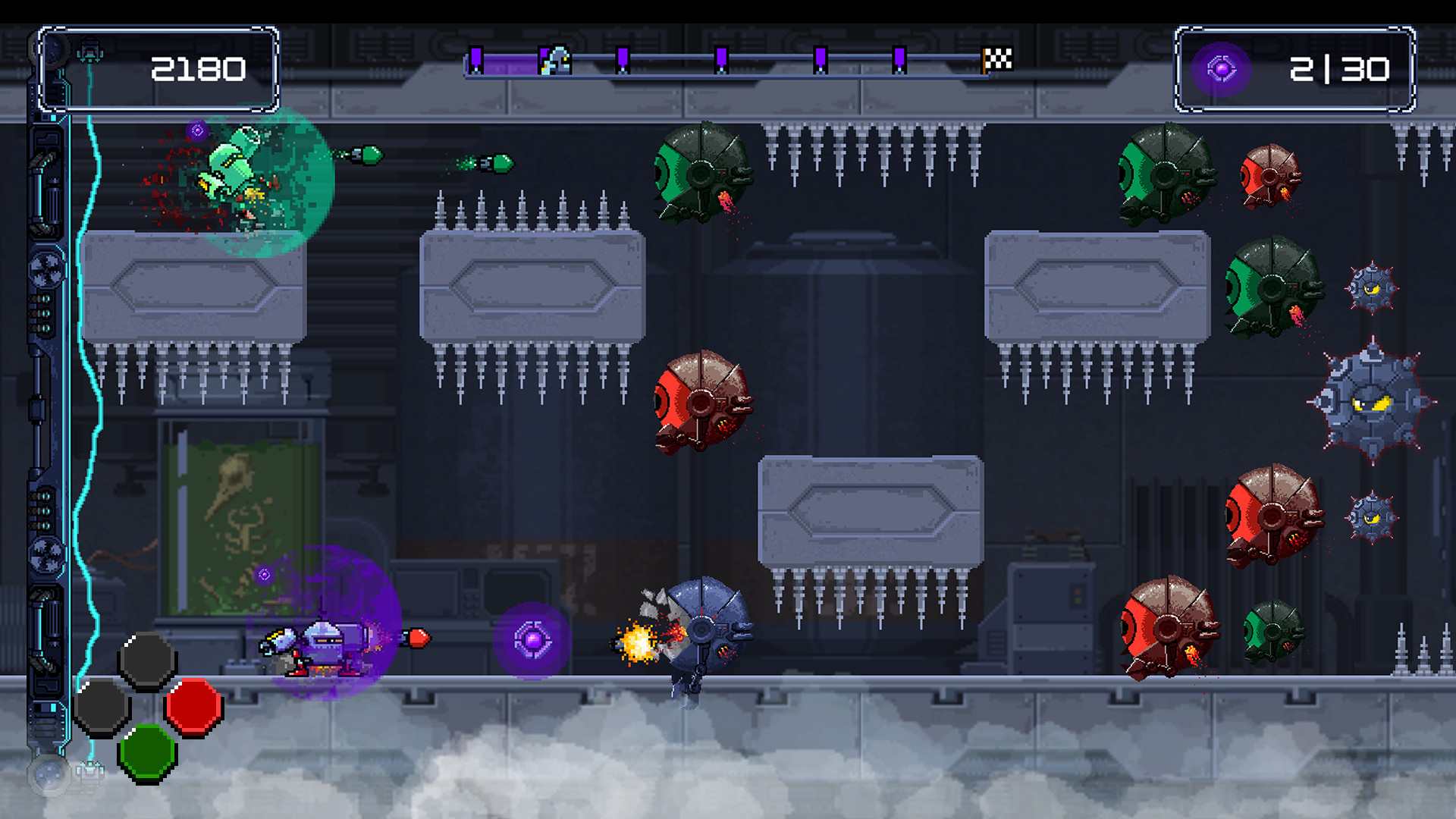The image size is (1456, 819).
Task: Click the floating purple collectible orb near the player
Action: pyautogui.click(x=532, y=639)
